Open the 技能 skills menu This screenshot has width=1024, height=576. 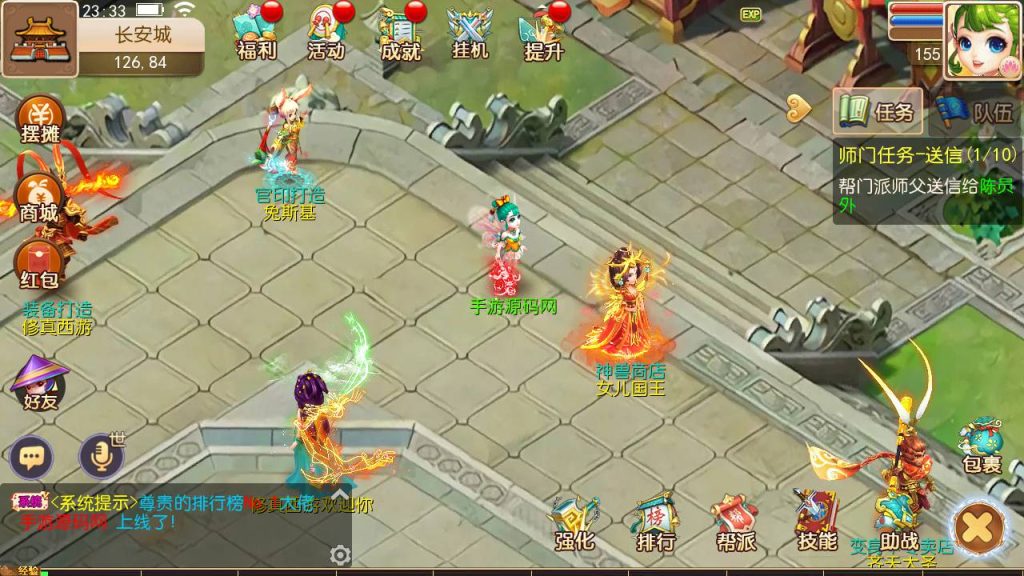coord(816,522)
